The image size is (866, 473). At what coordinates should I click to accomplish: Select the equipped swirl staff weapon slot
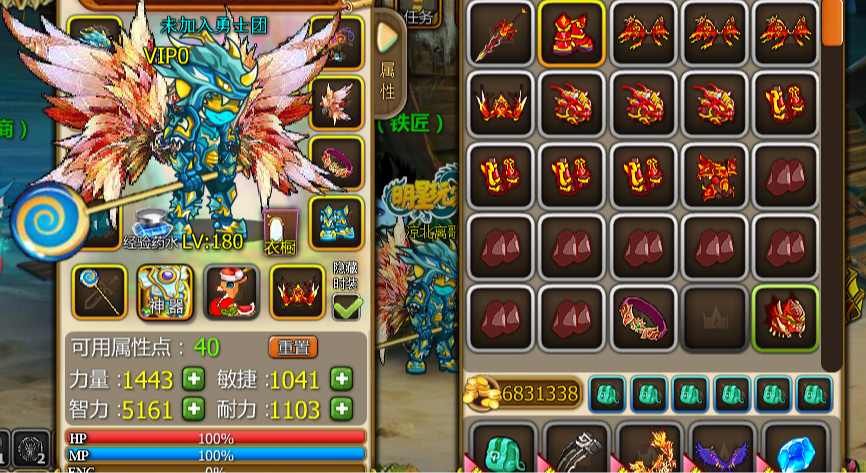tap(99, 292)
